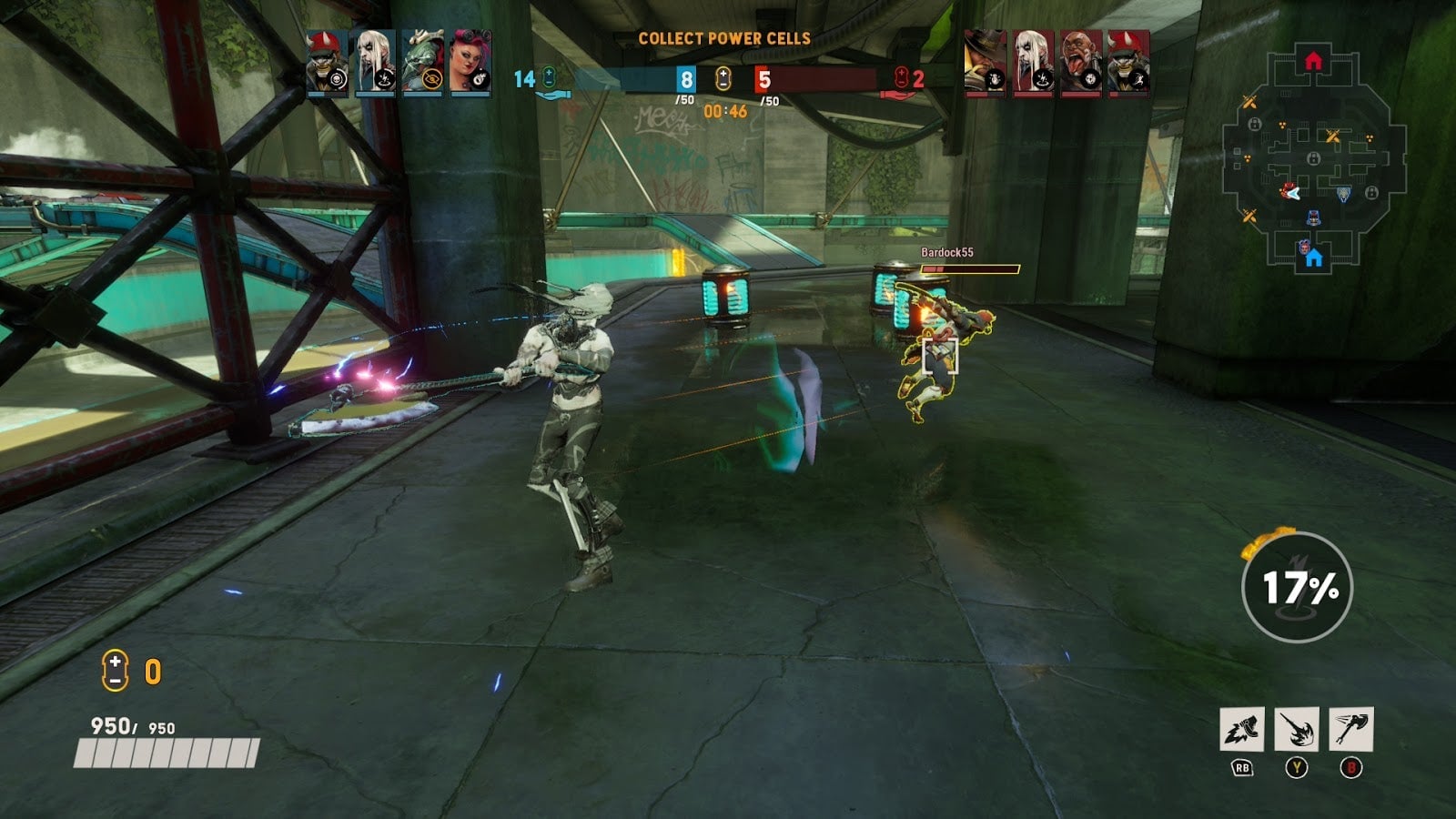Click the power cell counter battery icon
1456x819 pixels.
(x=114, y=668)
